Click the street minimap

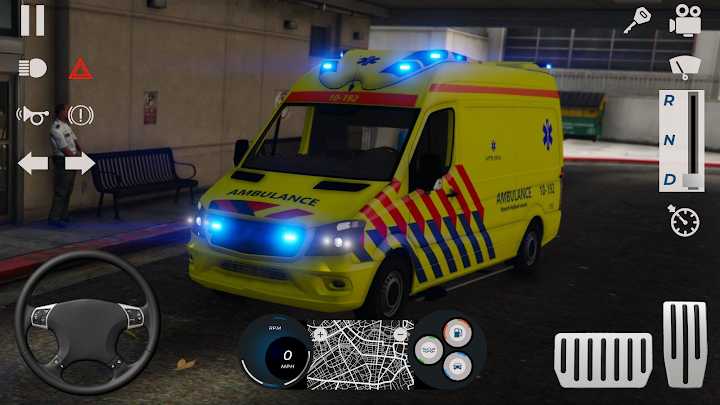359,358
